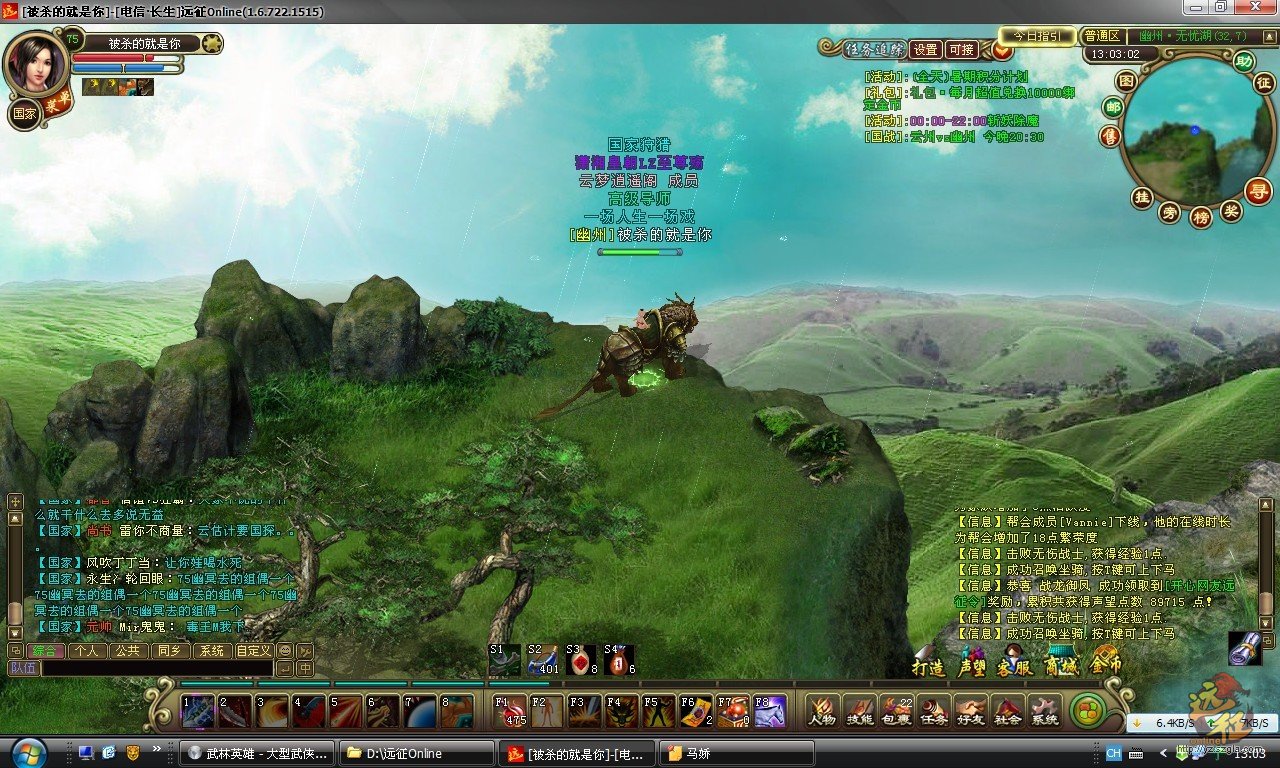Click the 设置 quest tracker settings button
This screenshot has width=1280, height=768.
(x=926, y=49)
